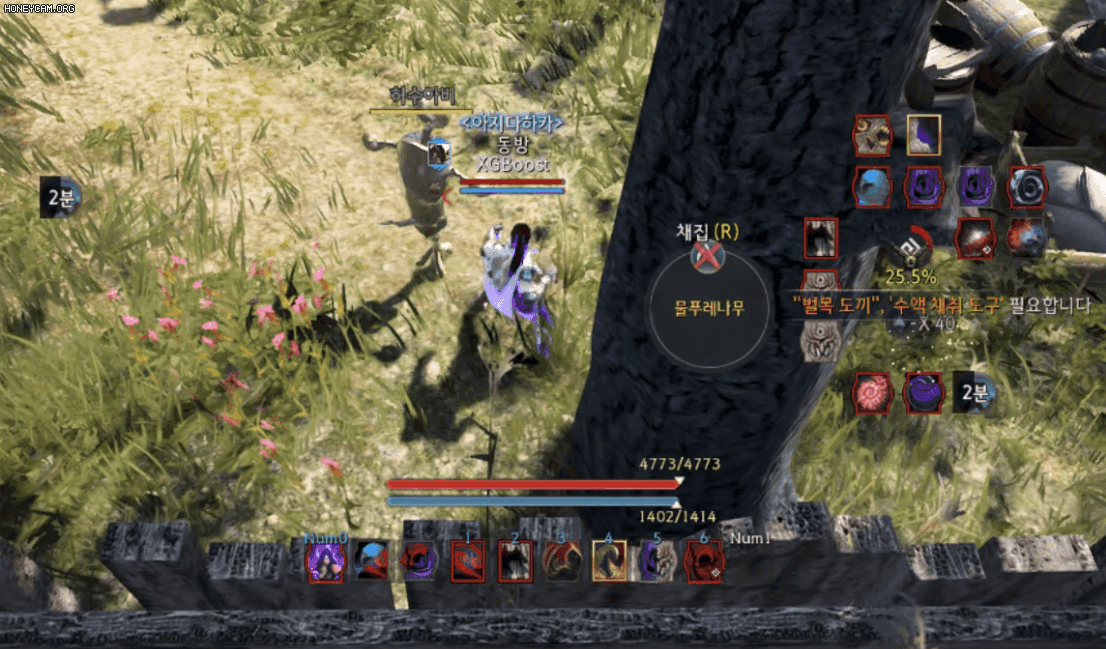Image resolution: width=1106 pixels, height=649 pixels.
Task: Select the gold-framed purple feather skill icon
Action: [x=924, y=135]
